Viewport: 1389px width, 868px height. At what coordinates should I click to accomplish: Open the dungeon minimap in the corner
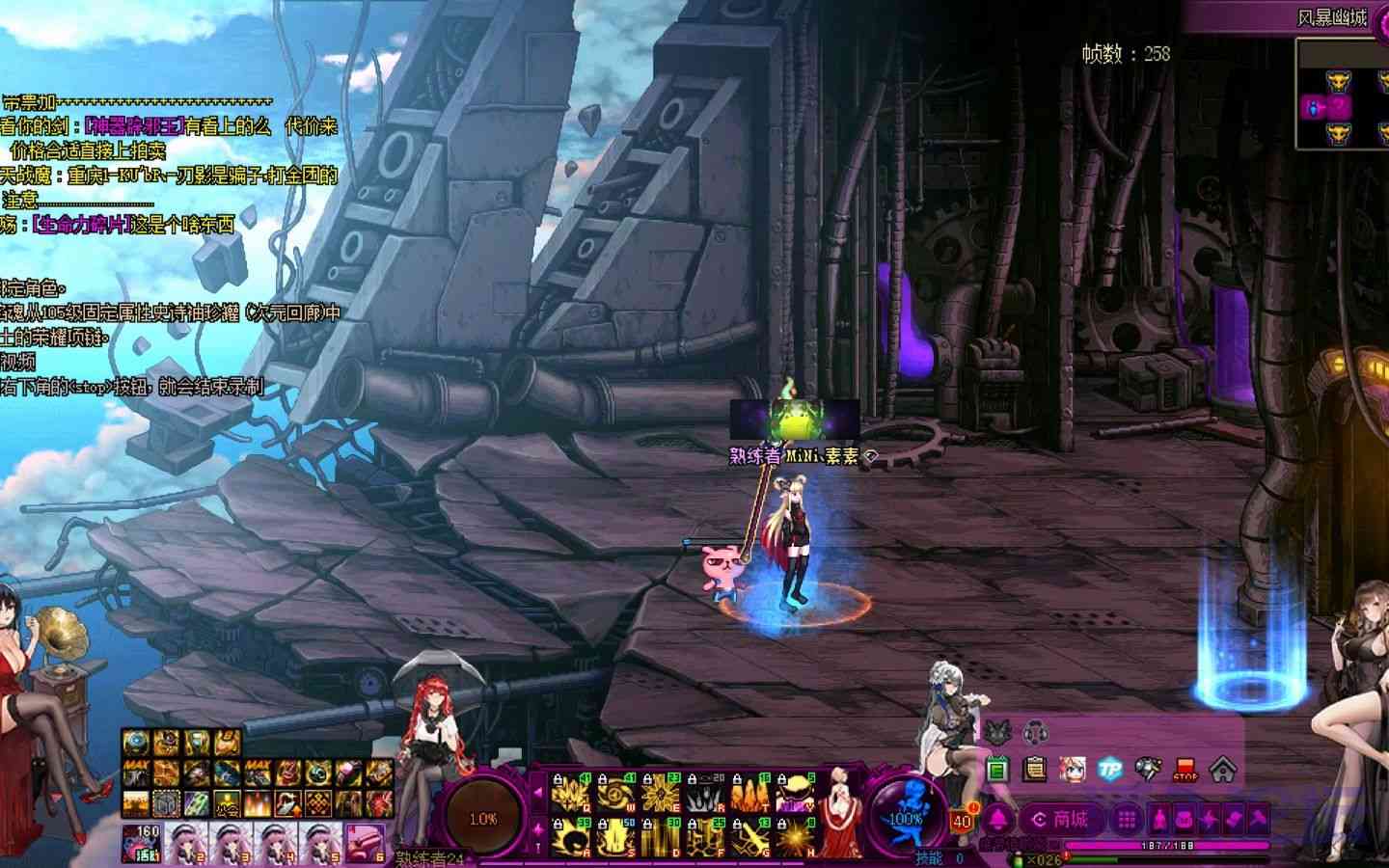pos(1341,95)
